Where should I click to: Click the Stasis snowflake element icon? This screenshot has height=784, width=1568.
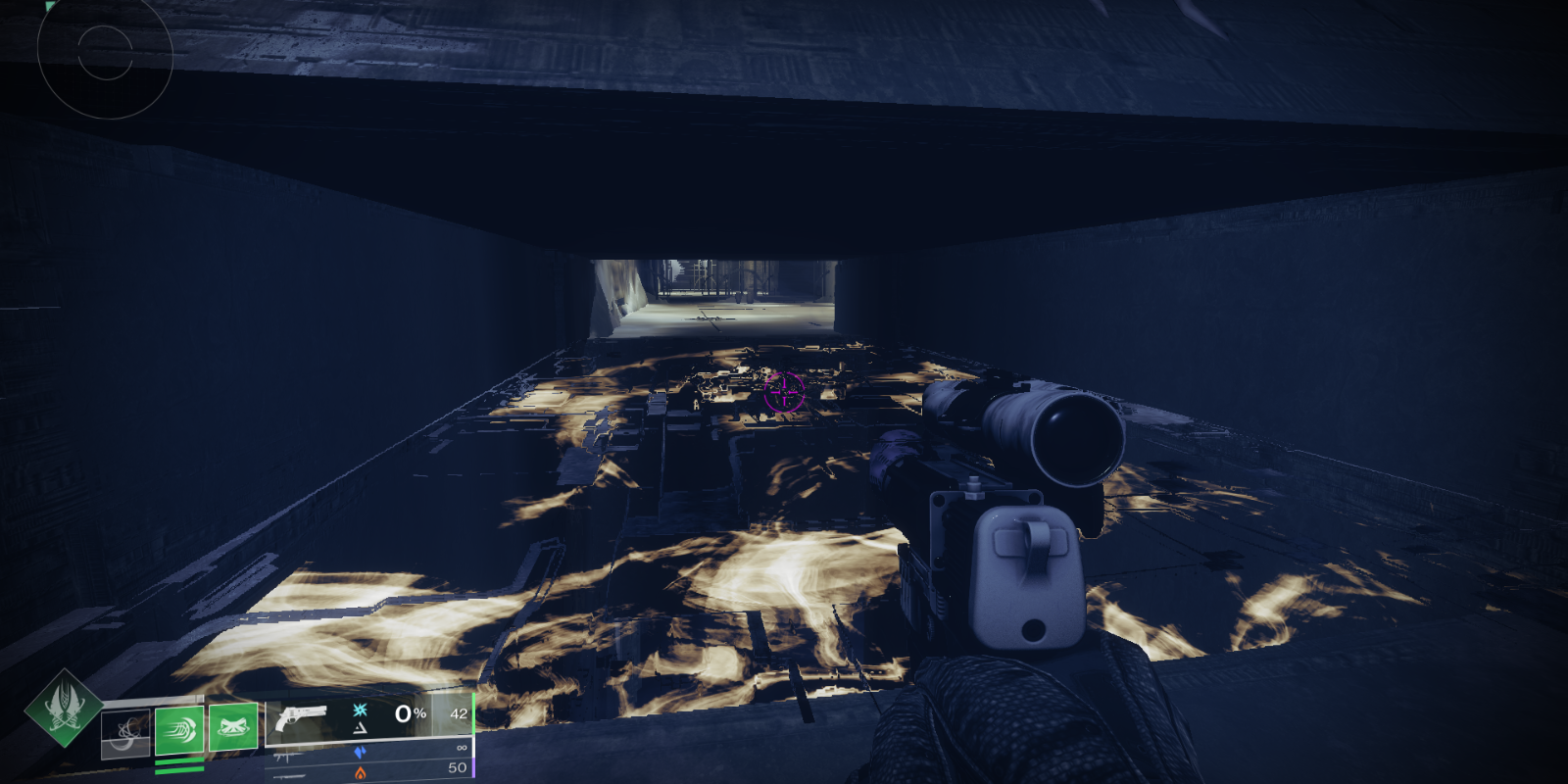[360, 710]
